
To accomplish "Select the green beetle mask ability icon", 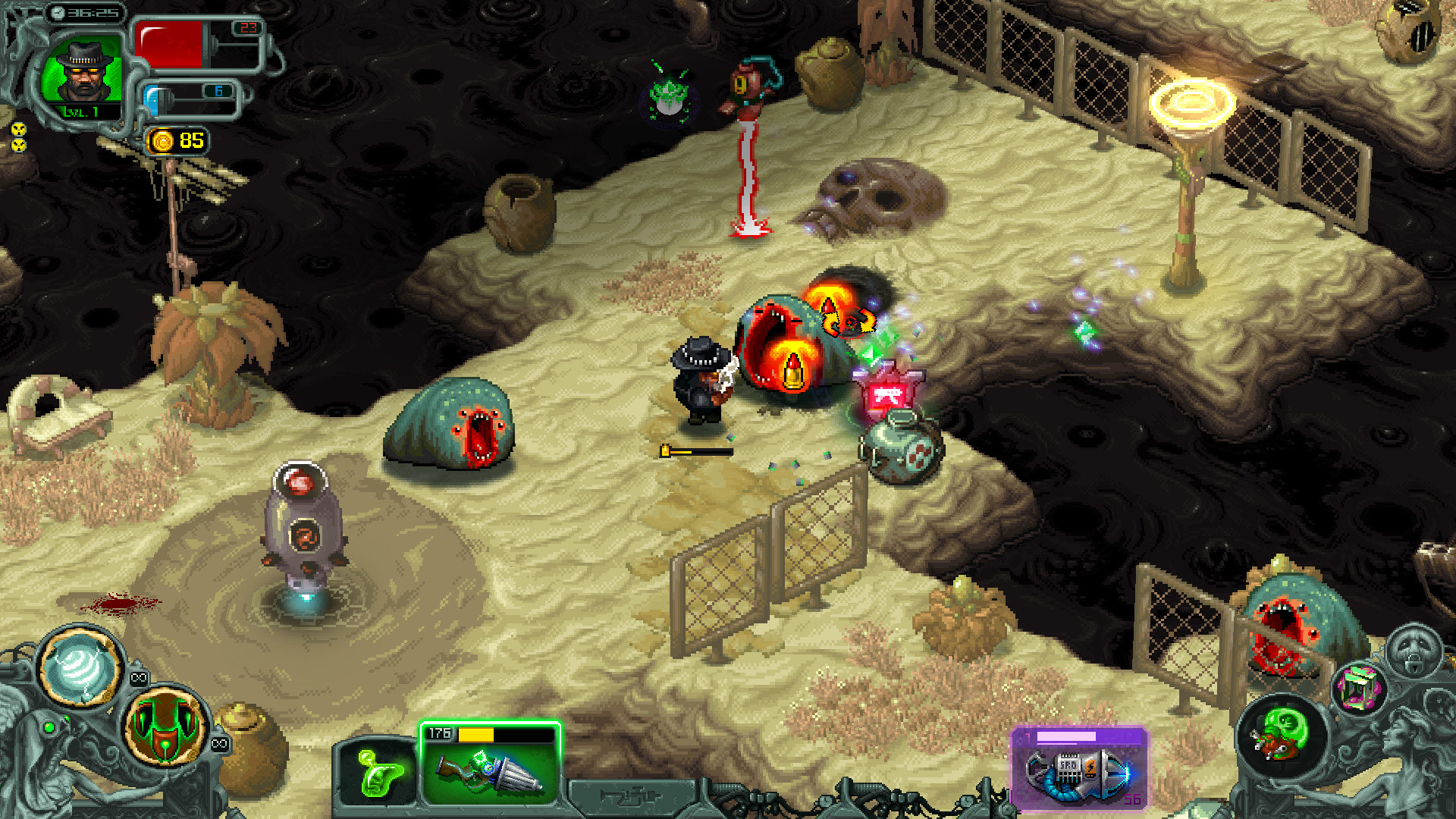I will coord(165,728).
